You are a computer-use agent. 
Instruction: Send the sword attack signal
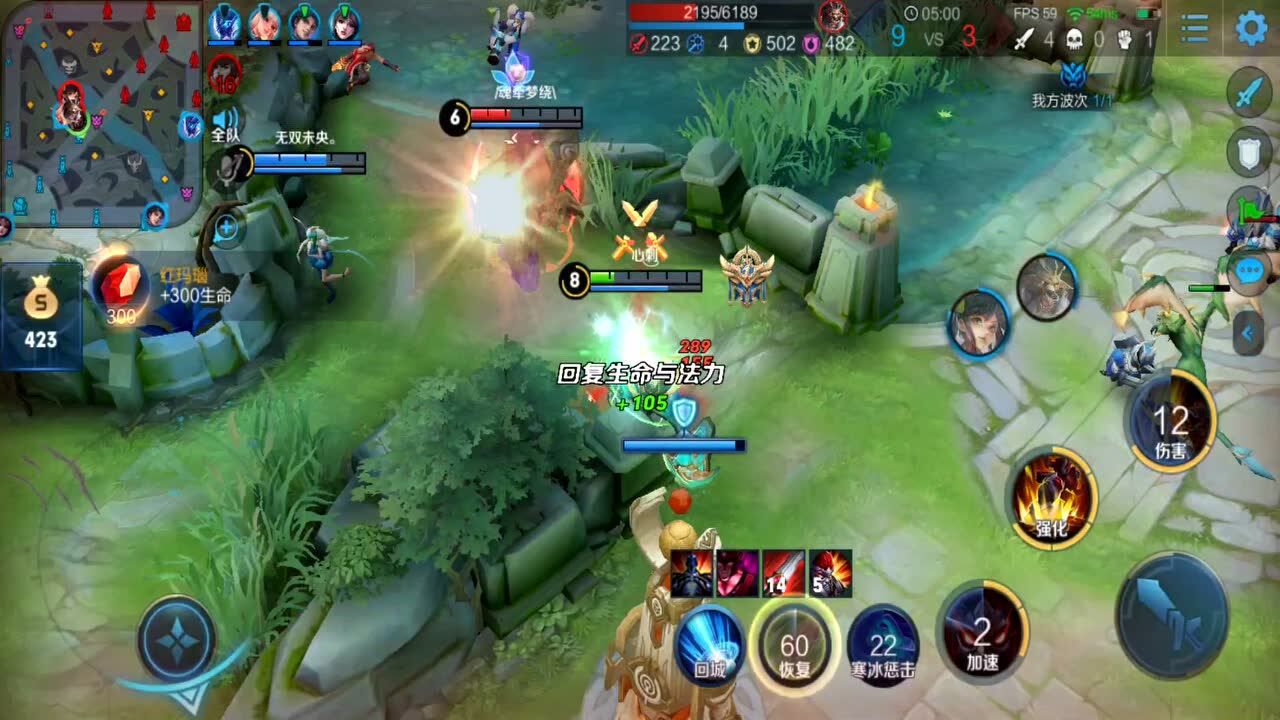(1249, 92)
